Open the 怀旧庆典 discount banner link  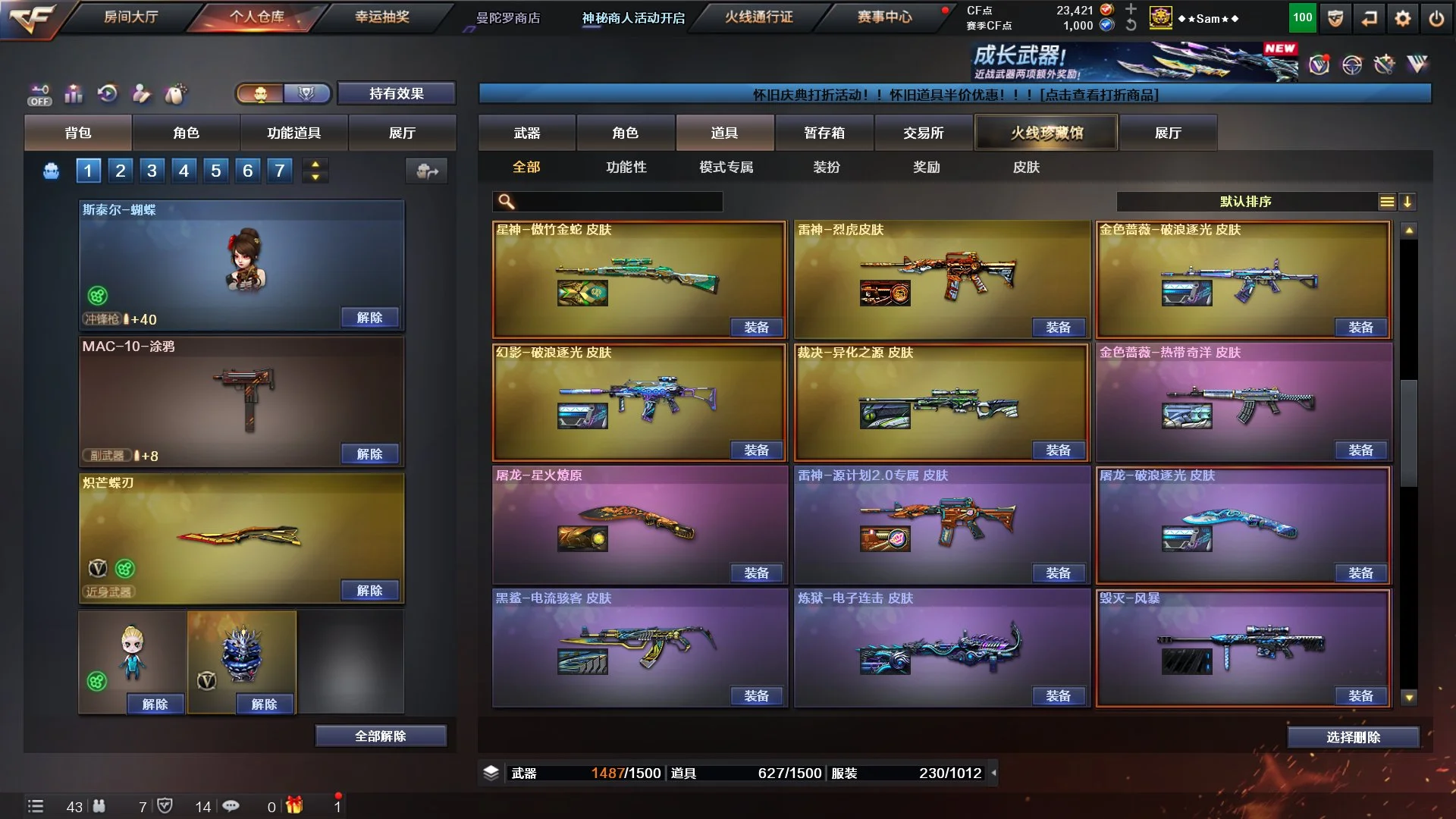(955, 95)
